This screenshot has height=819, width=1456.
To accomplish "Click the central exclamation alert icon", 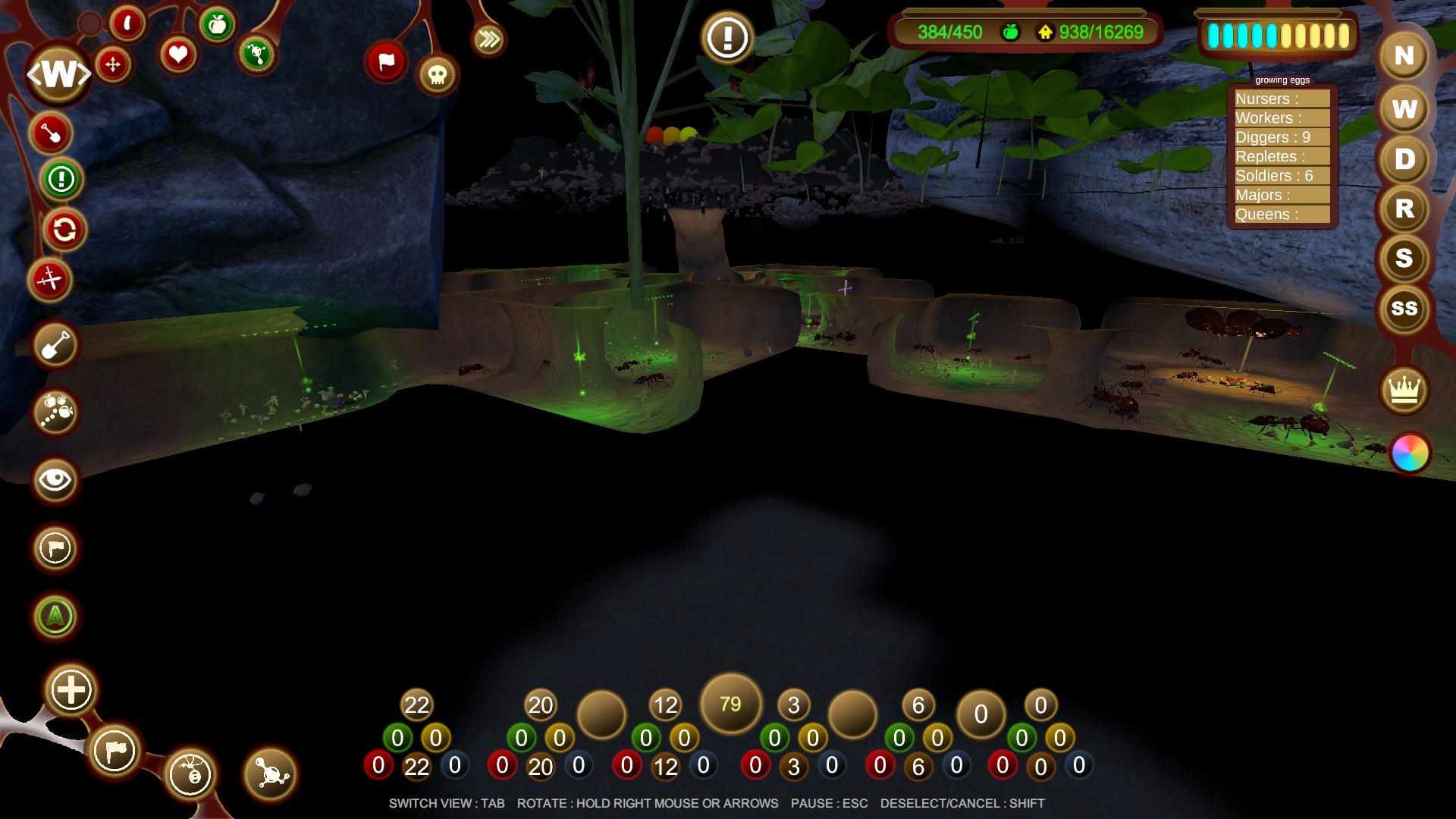I will point(727,36).
